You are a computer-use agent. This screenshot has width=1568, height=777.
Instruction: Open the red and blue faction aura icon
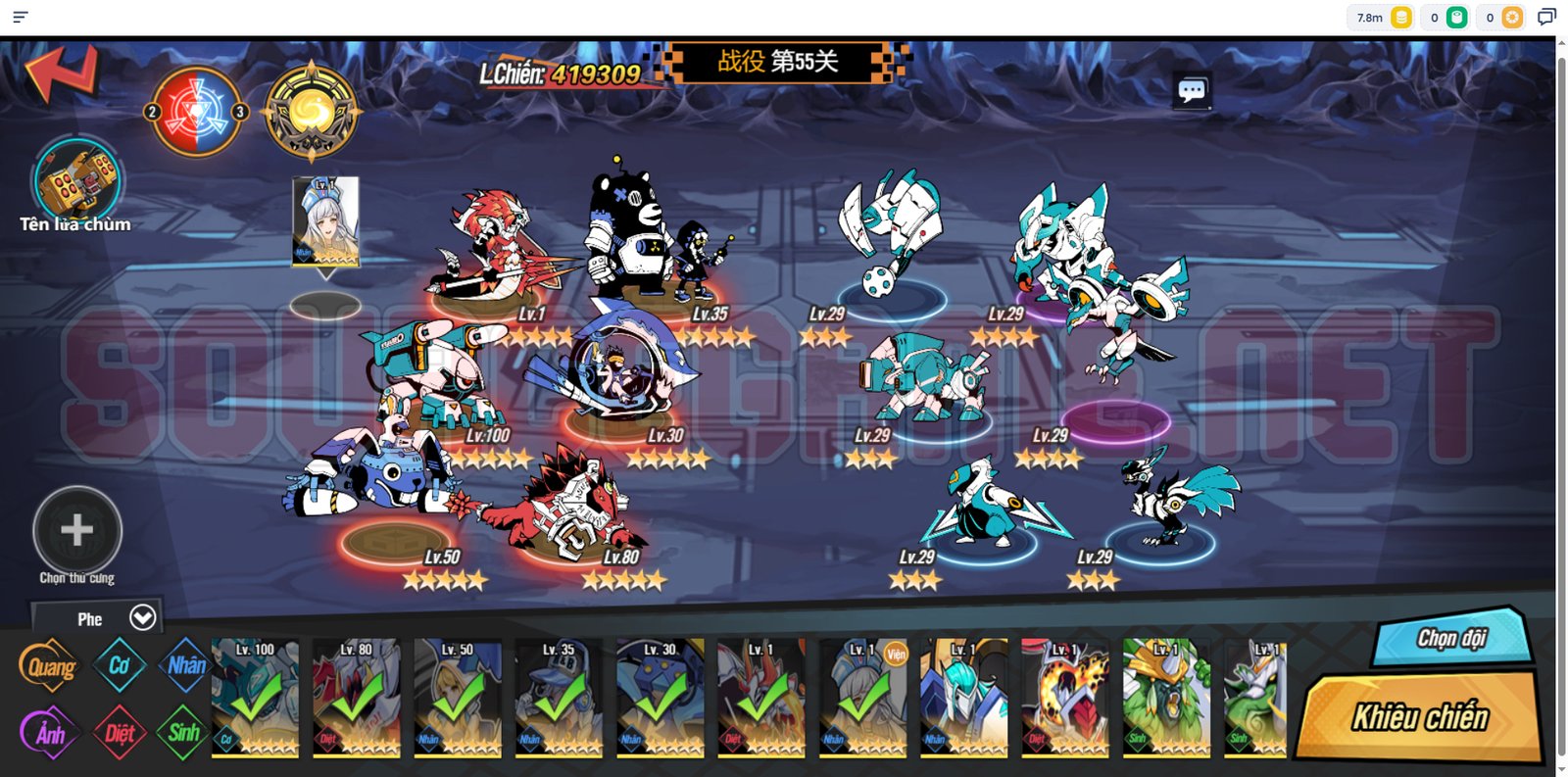click(196, 113)
